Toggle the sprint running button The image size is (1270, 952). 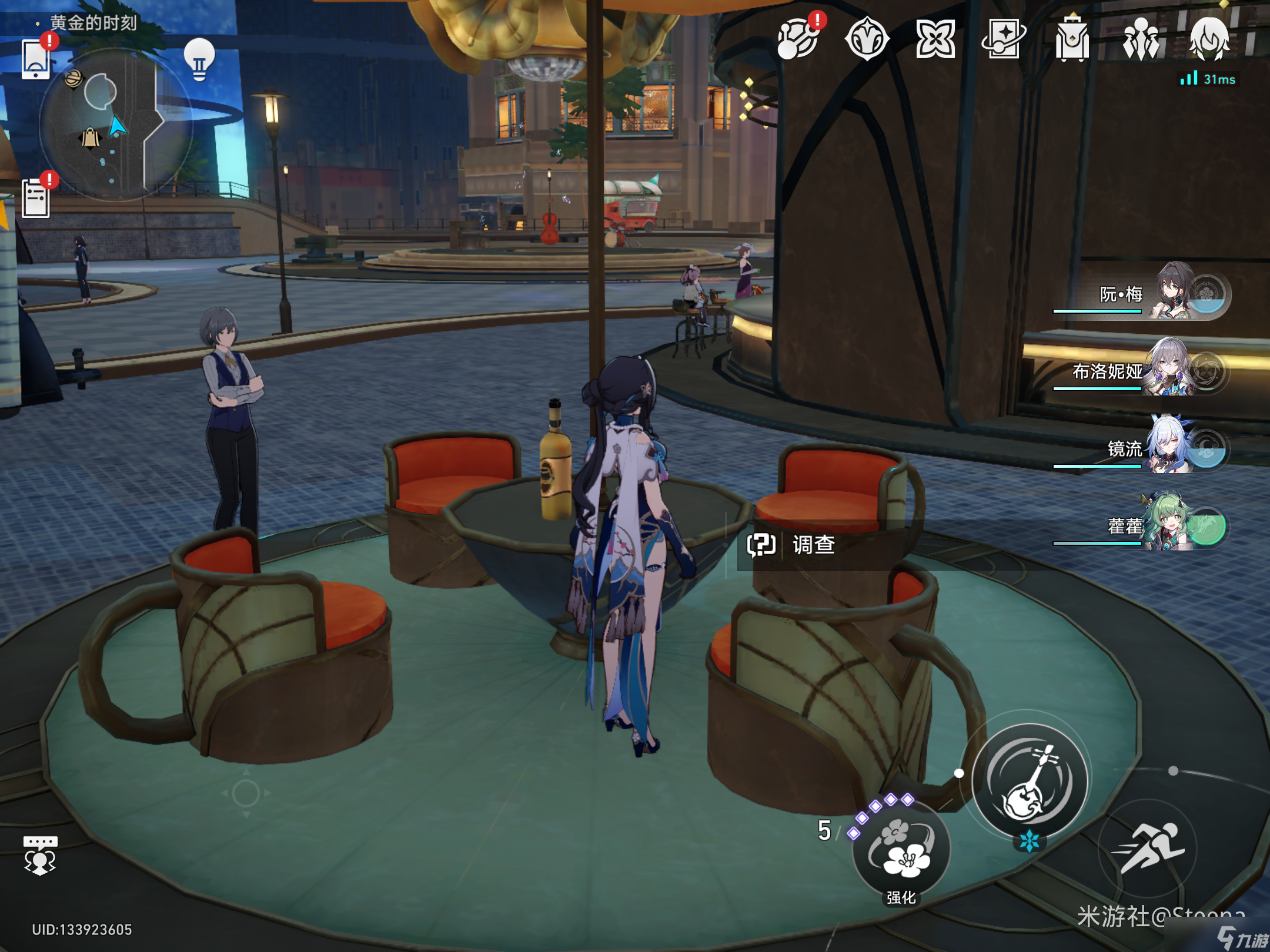pyautogui.click(x=1148, y=848)
